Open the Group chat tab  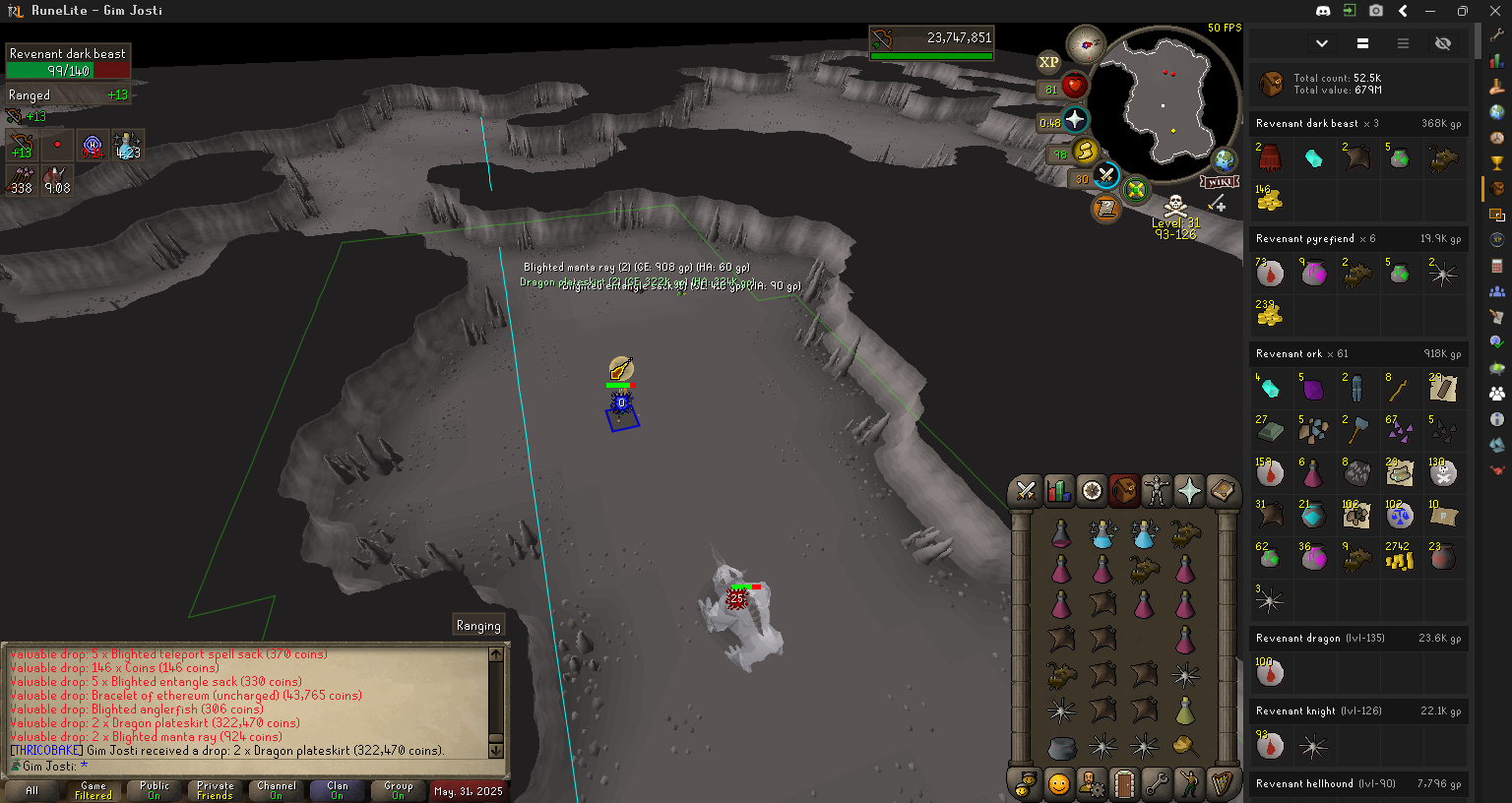[x=399, y=790]
